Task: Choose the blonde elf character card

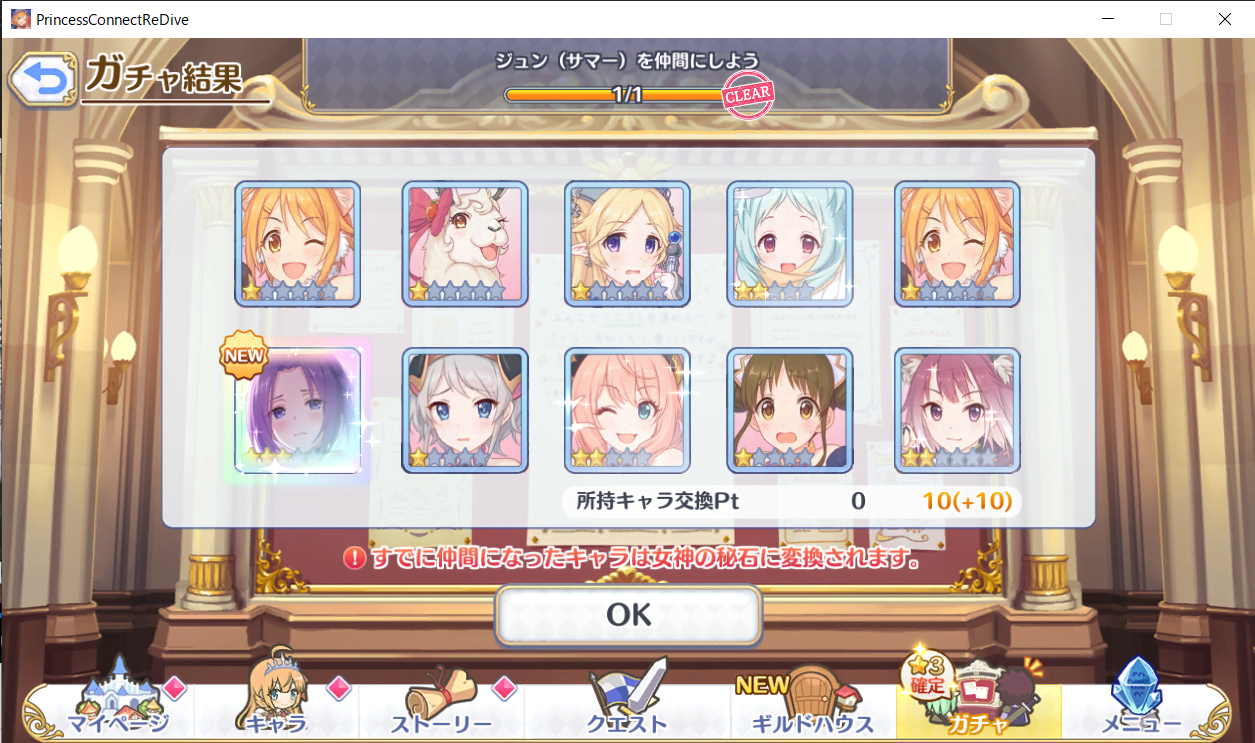Action: [627, 243]
